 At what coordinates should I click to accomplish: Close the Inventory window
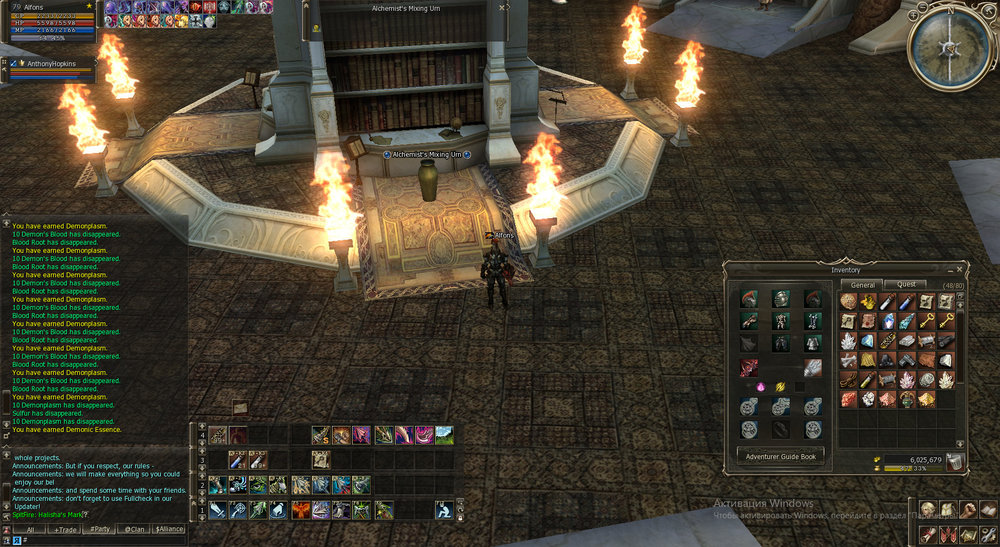[961, 269]
